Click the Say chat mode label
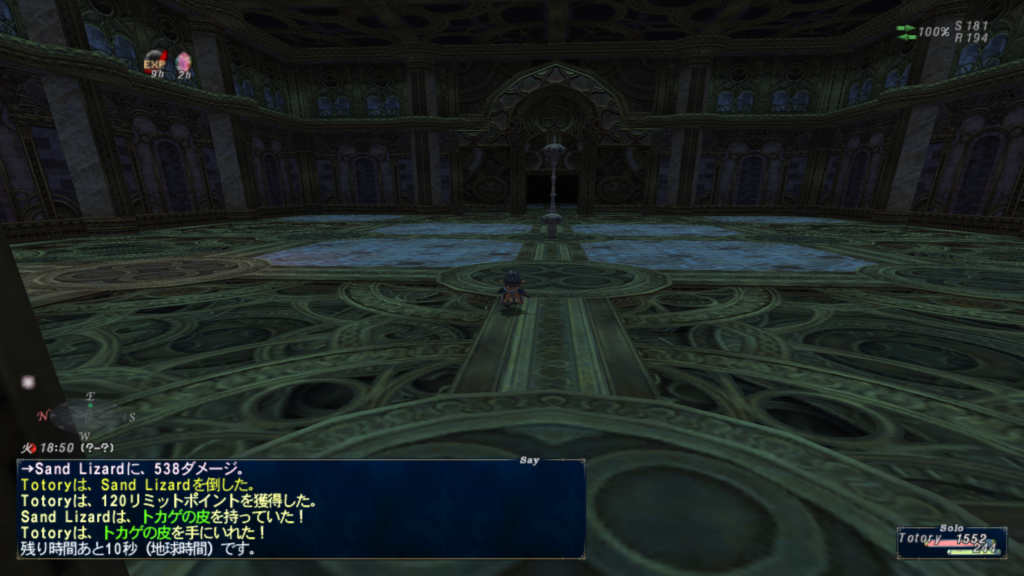 (530, 461)
